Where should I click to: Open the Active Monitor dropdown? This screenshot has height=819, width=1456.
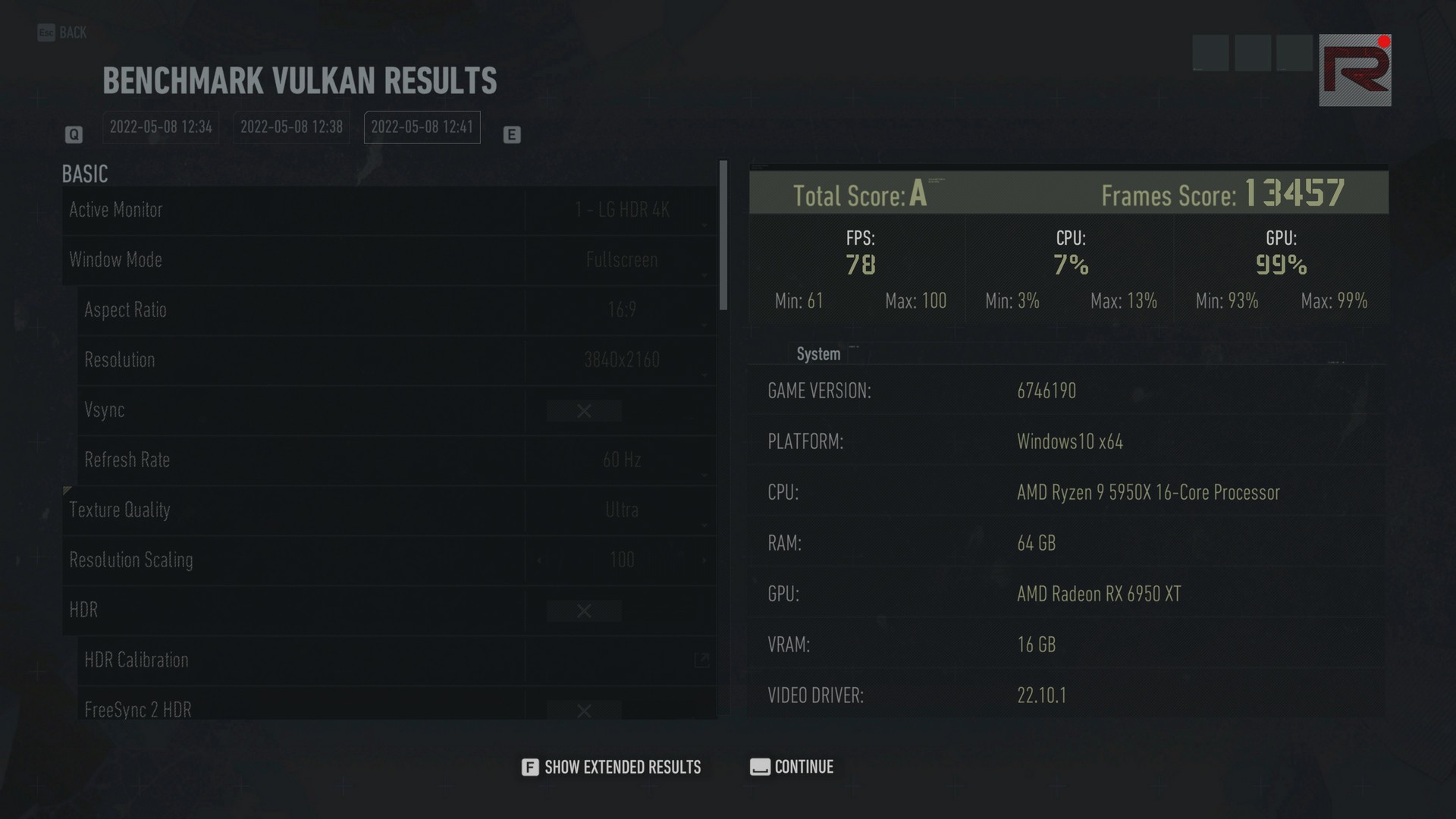tap(621, 210)
